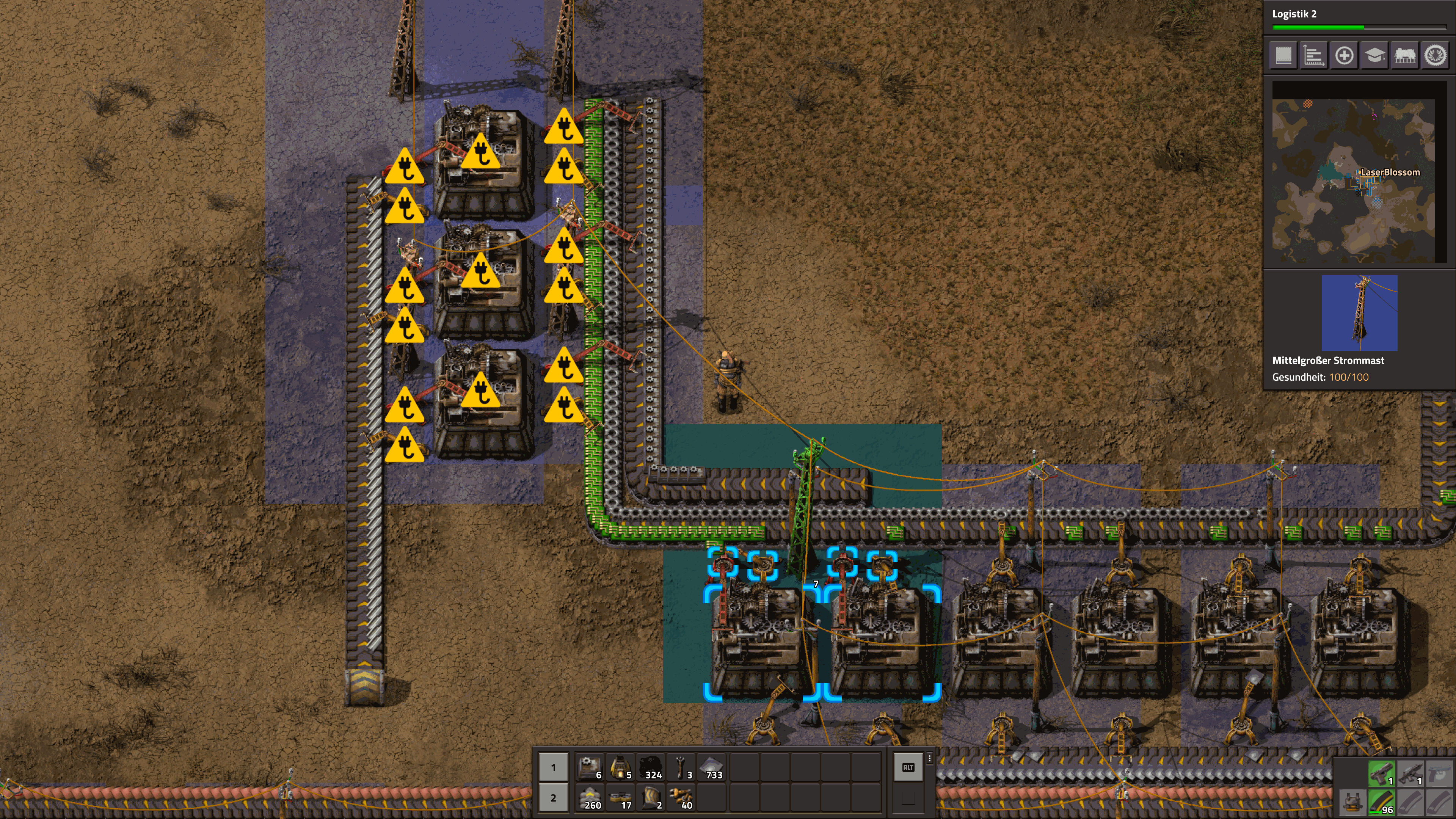Open the achievements laurel gear button

point(1435,55)
